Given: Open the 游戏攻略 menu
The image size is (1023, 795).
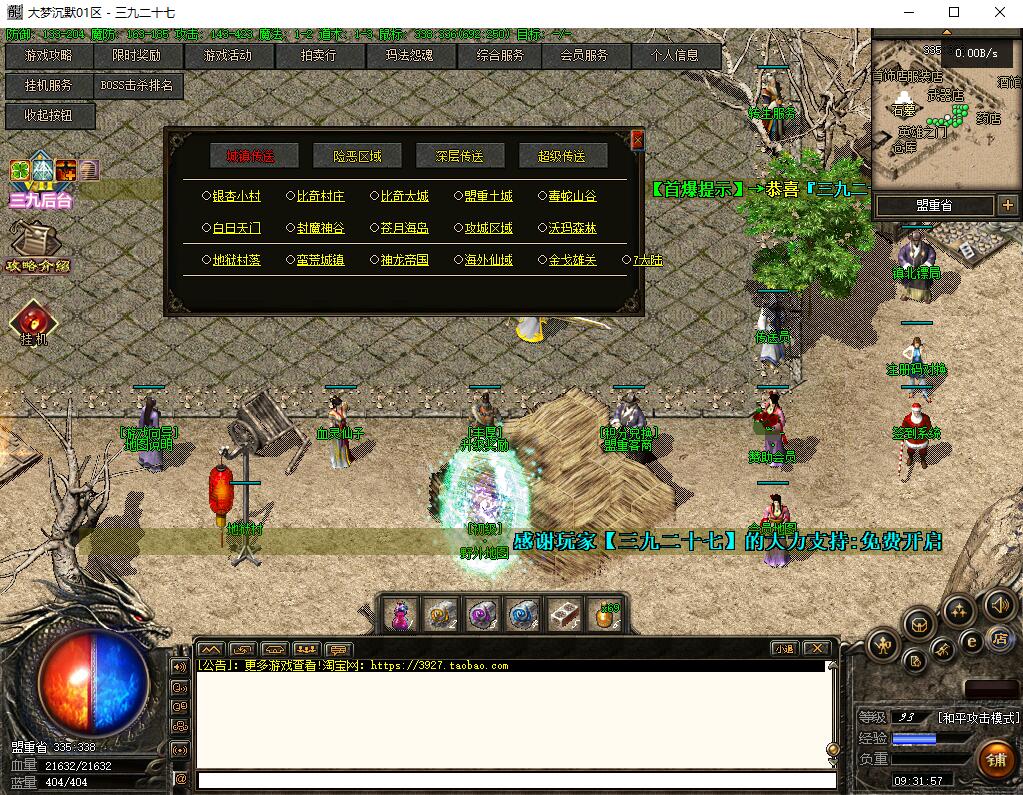Looking at the screenshot, I should pos(48,56).
